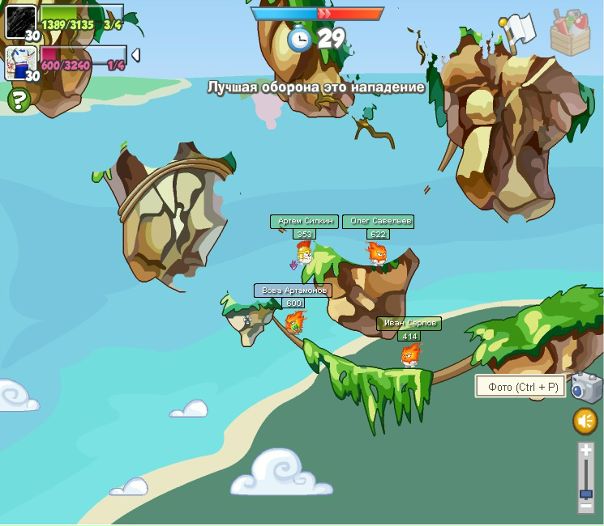Screen dimensions: 604x526
Task: Select the white and blue team avatar
Action: point(21,63)
